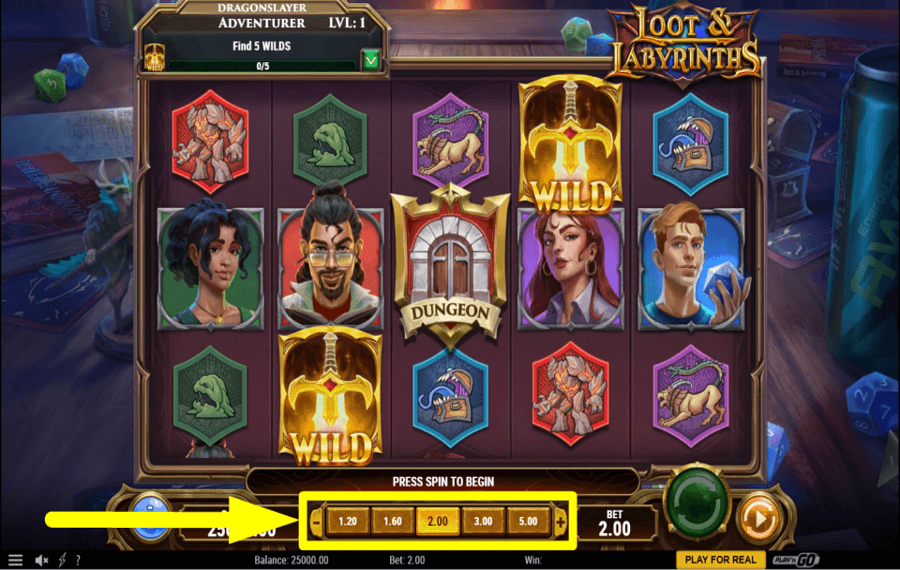Select the 1.60 bet amount
Screen dimensions: 900x570
click(x=391, y=521)
